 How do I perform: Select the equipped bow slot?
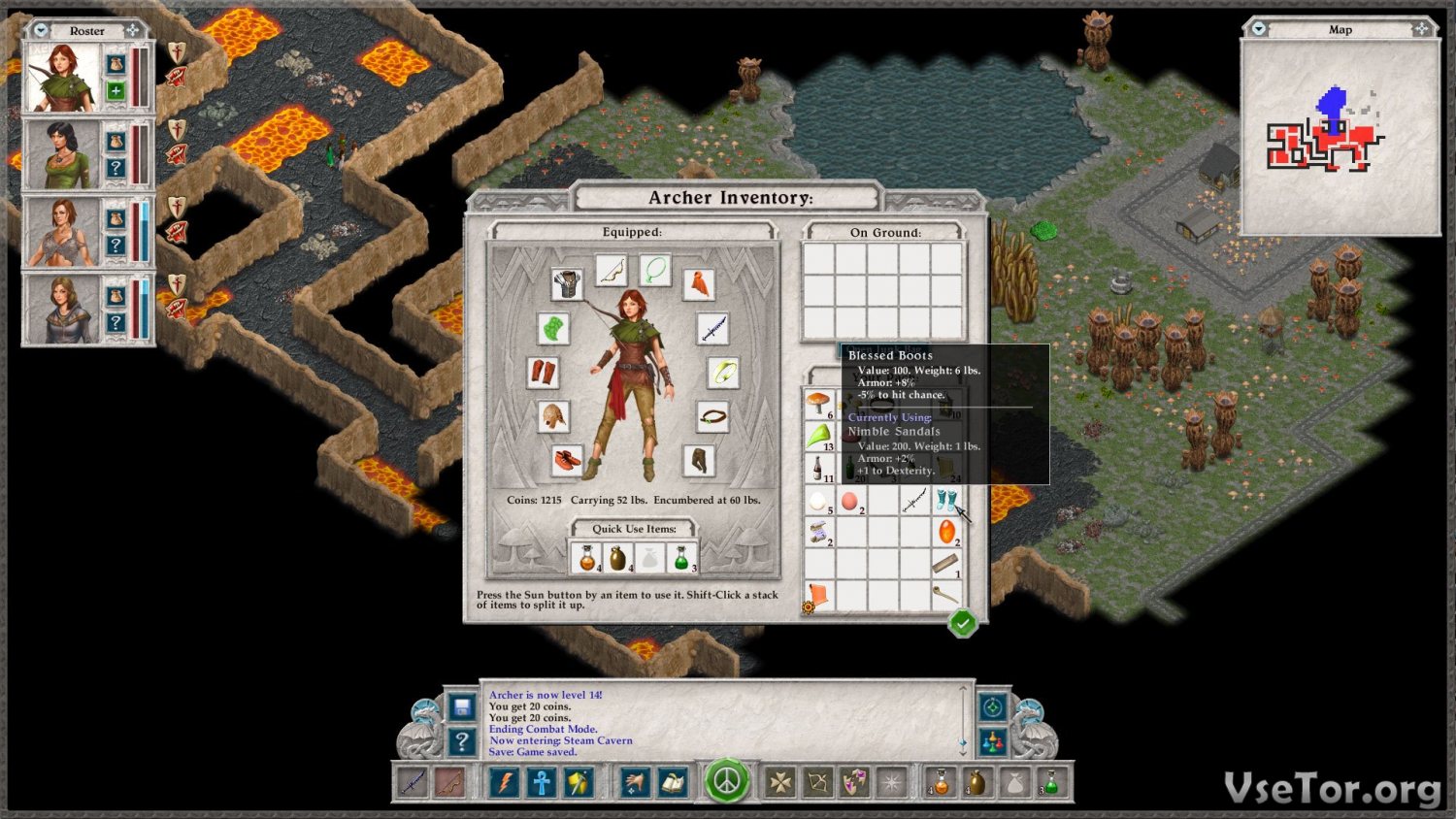click(612, 271)
